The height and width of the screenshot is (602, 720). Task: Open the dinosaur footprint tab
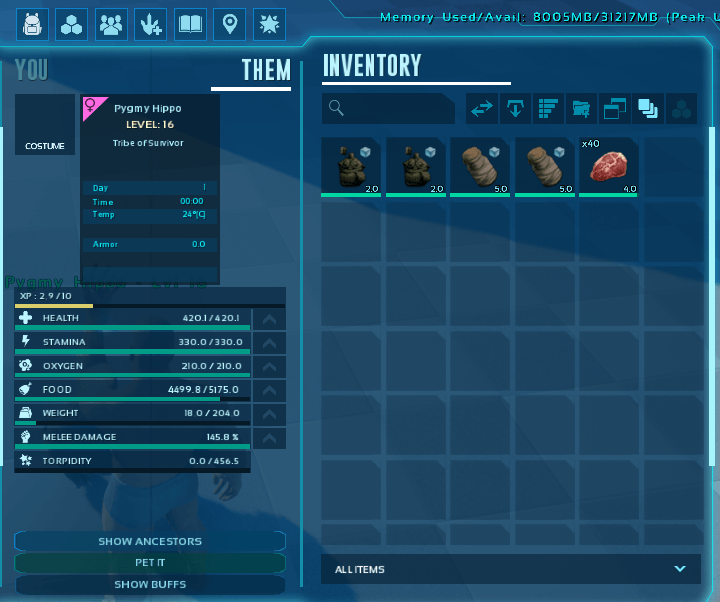[151, 24]
